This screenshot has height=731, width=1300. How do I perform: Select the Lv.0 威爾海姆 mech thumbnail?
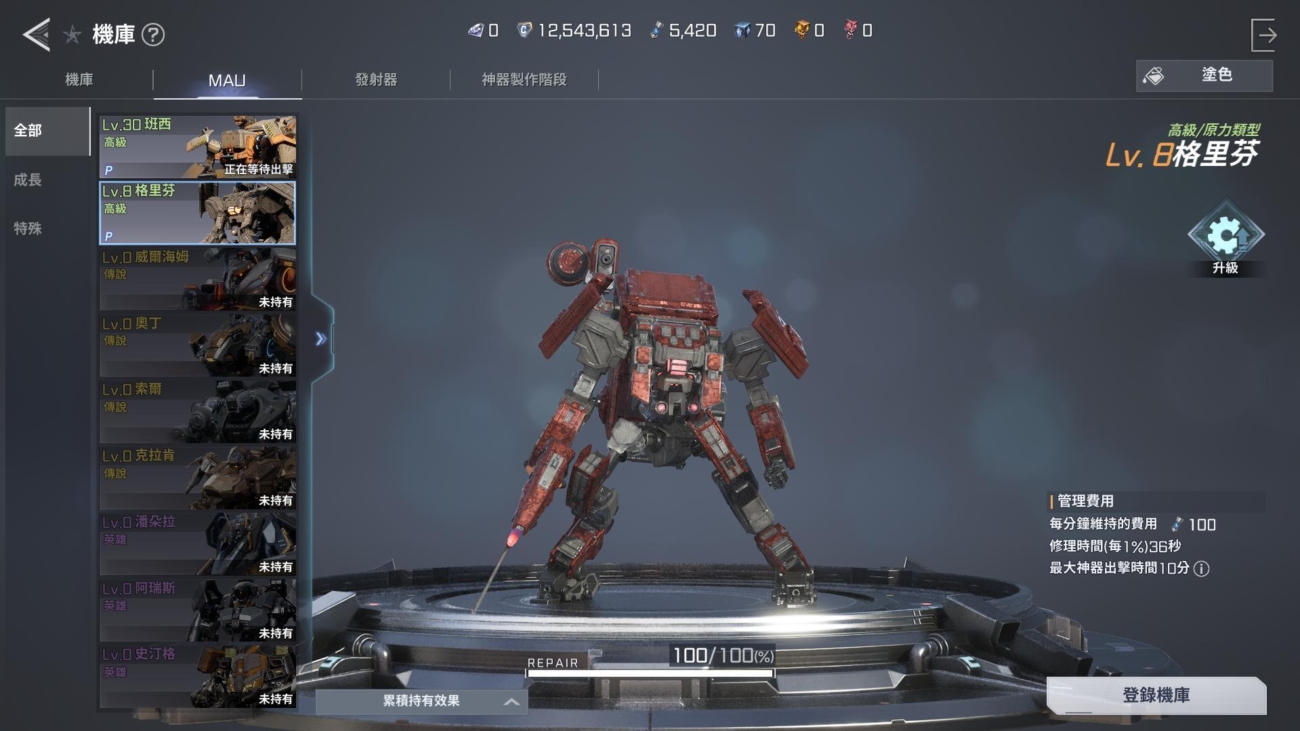click(197, 278)
